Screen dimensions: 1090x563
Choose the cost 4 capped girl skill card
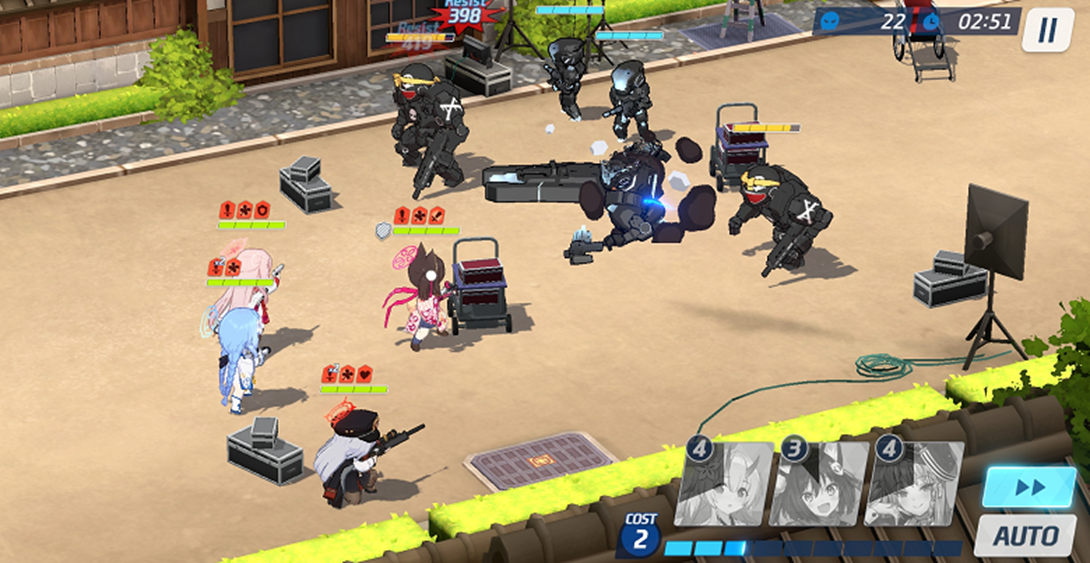click(x=913, y=484)
